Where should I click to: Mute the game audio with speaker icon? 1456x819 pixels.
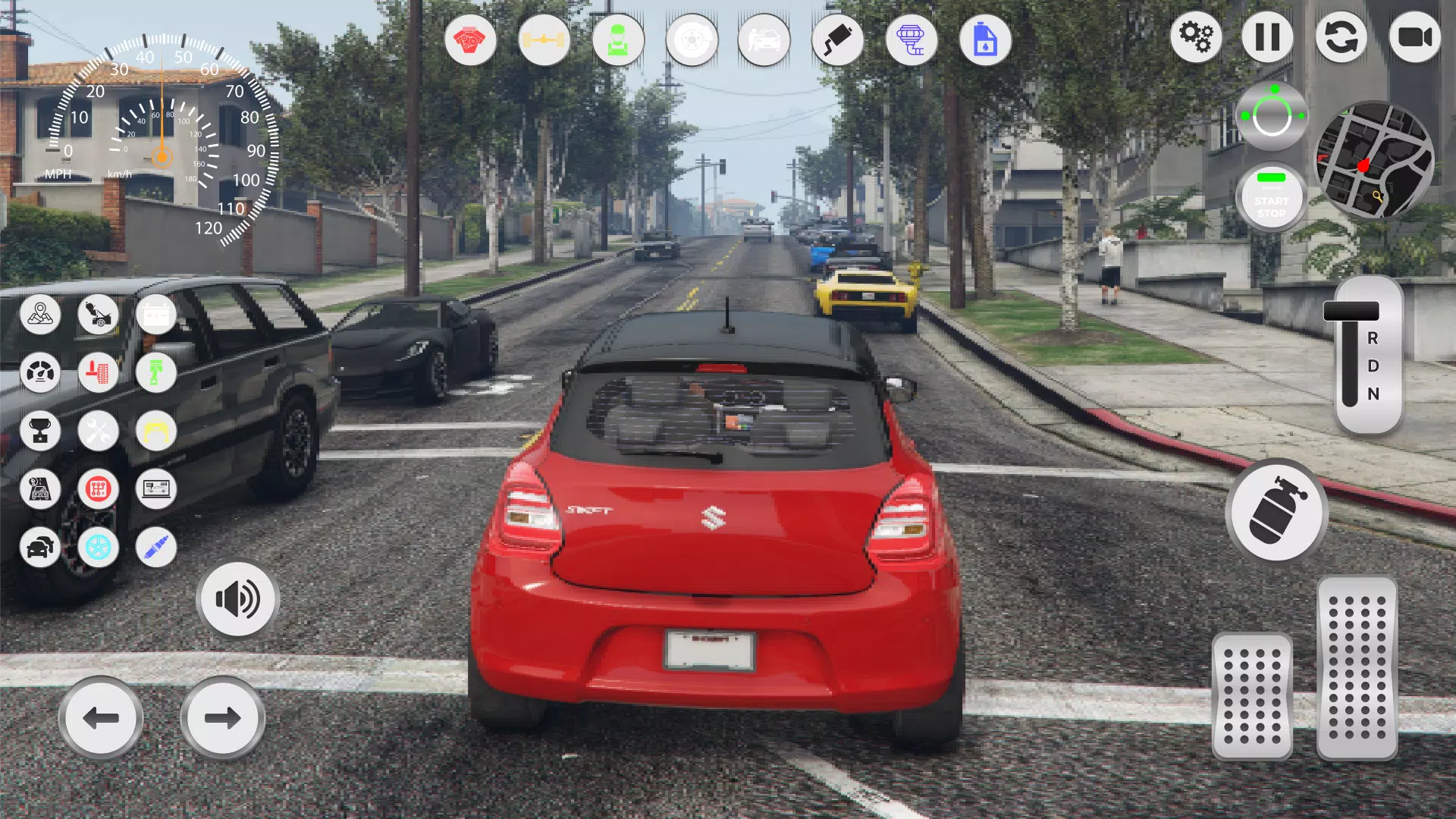tap(238, 599)
